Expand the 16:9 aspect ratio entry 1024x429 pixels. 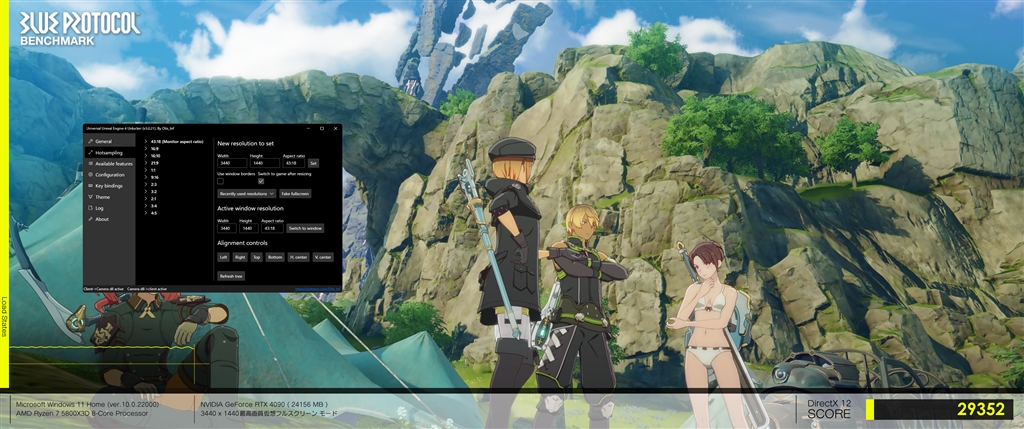[154, 148]
